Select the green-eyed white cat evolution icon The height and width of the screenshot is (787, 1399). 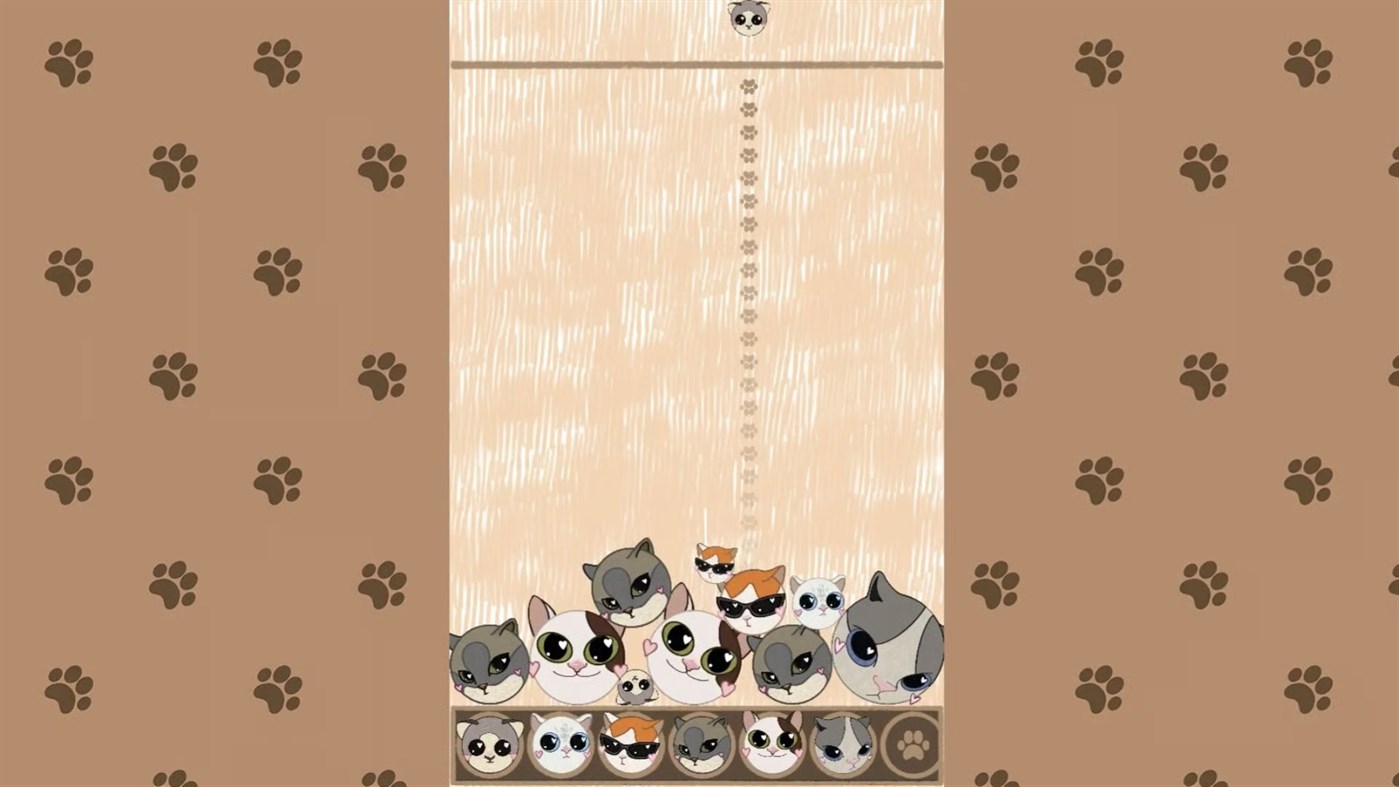[x=774, y=745]
